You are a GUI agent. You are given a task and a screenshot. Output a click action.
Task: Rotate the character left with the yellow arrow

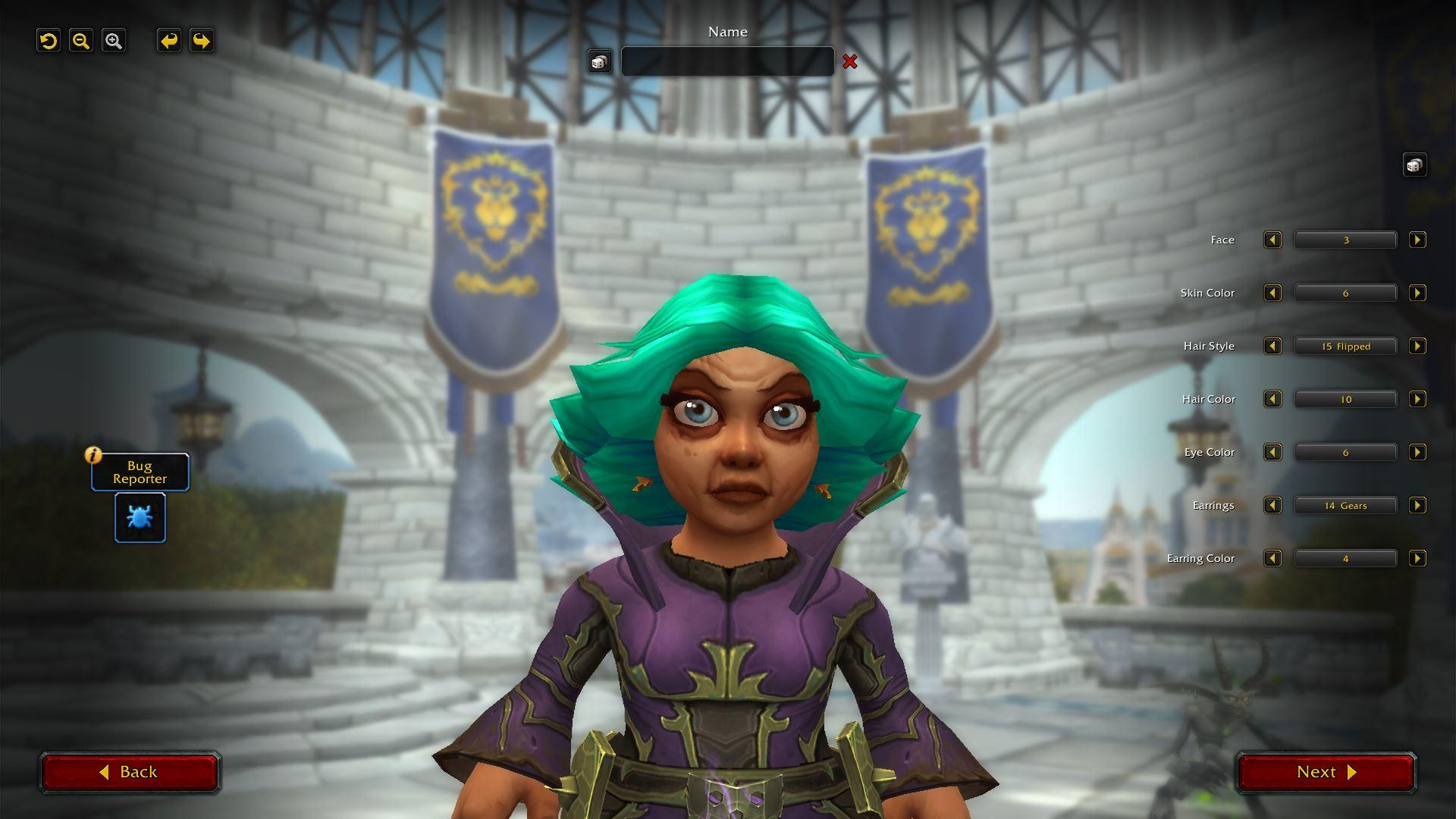[168, 41]
